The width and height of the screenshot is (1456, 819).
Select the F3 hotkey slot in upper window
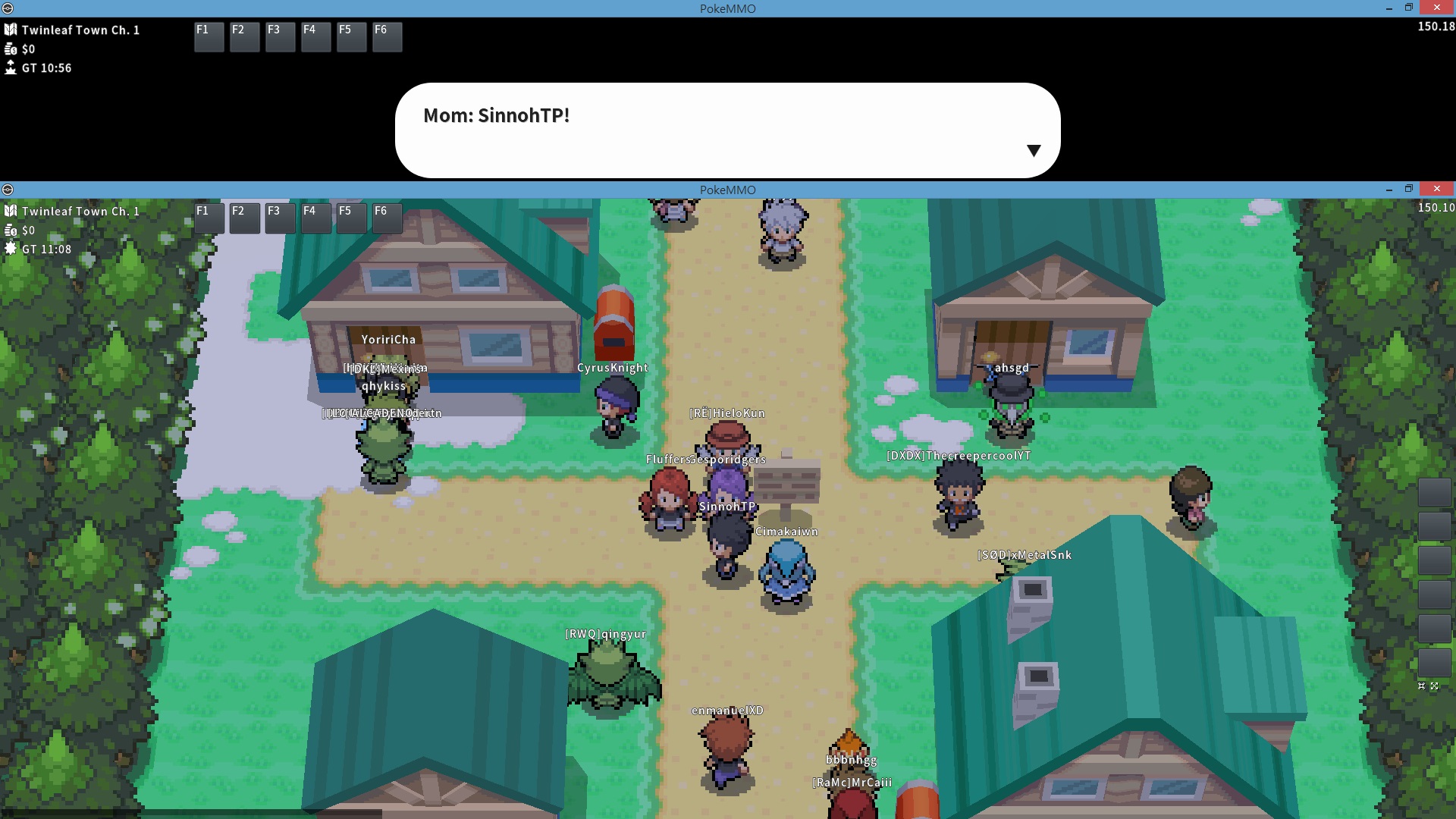pos(280,36)
